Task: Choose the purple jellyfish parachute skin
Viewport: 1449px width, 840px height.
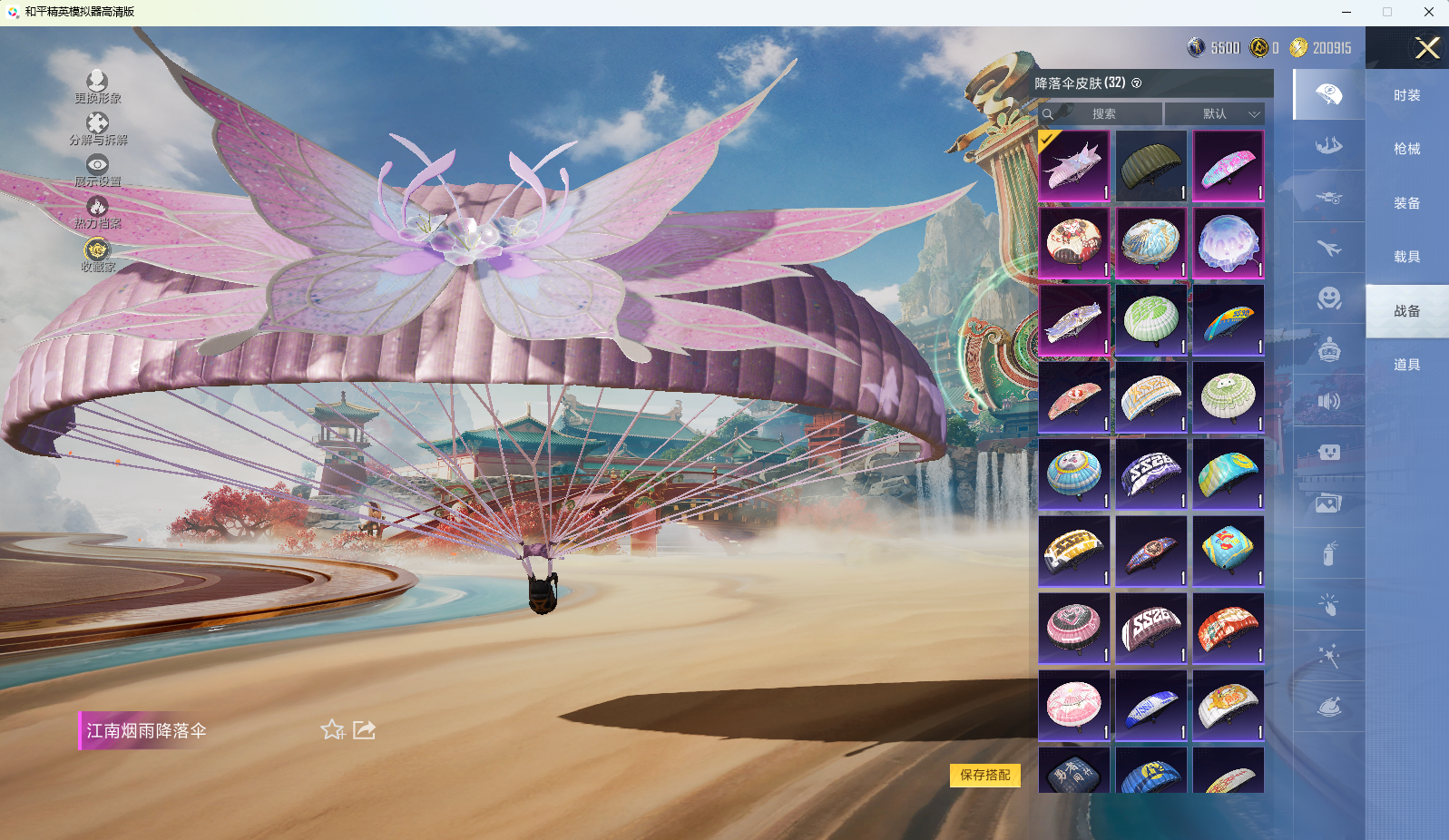Action: pos(1228,243)
